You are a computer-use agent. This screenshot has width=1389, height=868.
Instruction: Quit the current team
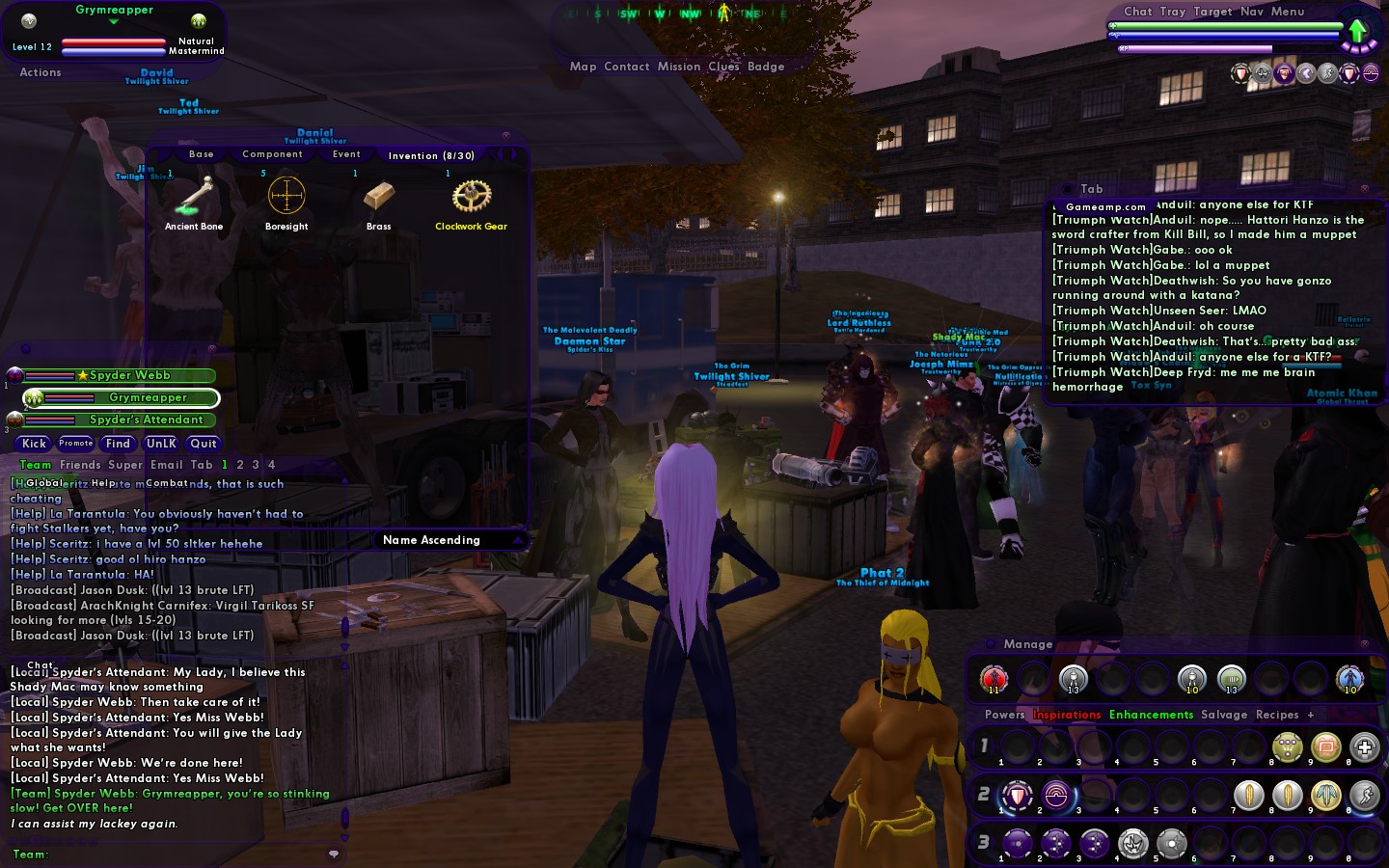click(x=204, y=444)
